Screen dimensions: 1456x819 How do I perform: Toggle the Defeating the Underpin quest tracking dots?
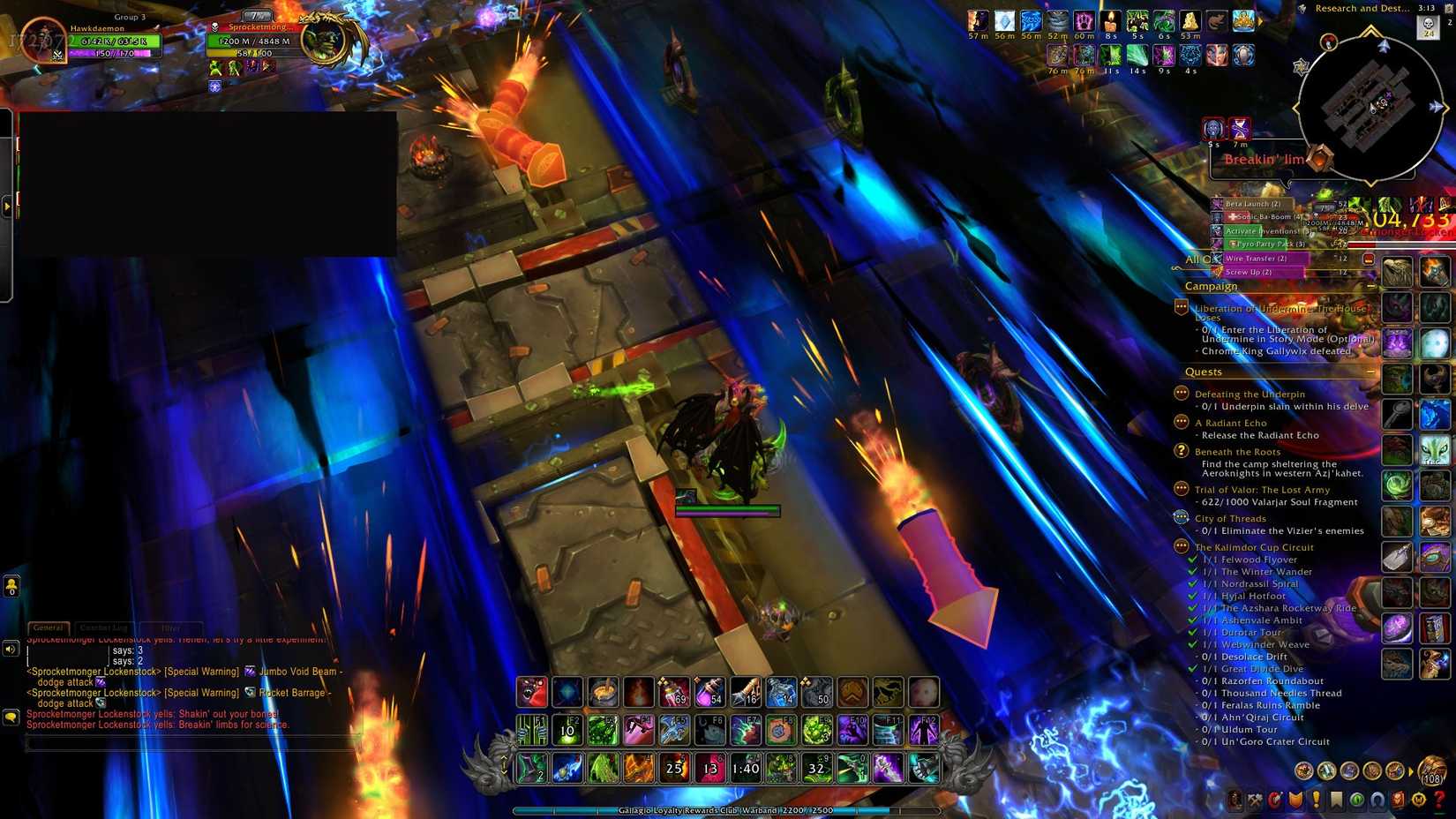(1180, 393)
